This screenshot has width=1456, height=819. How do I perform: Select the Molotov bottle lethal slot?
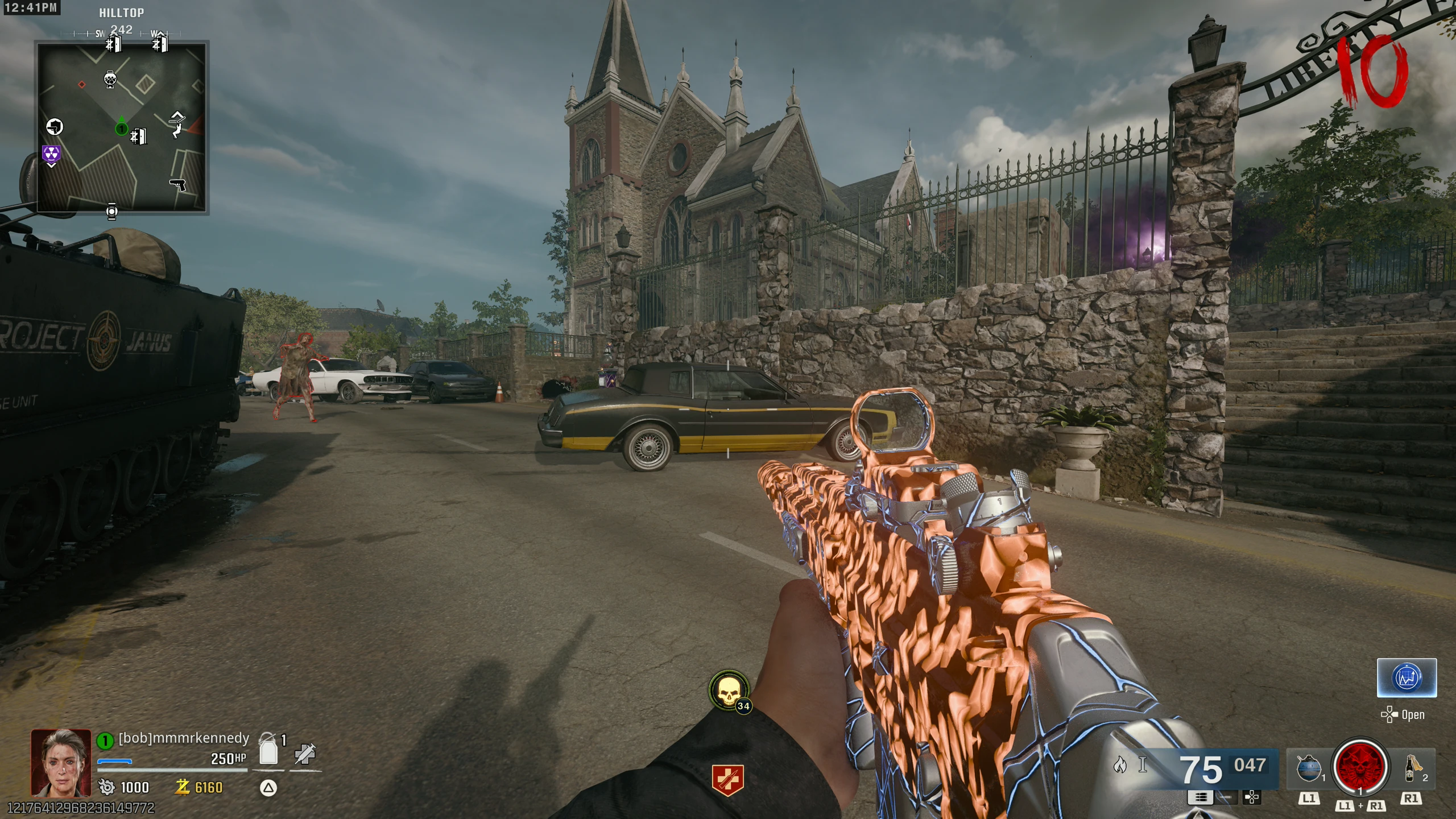[1412, 768]
